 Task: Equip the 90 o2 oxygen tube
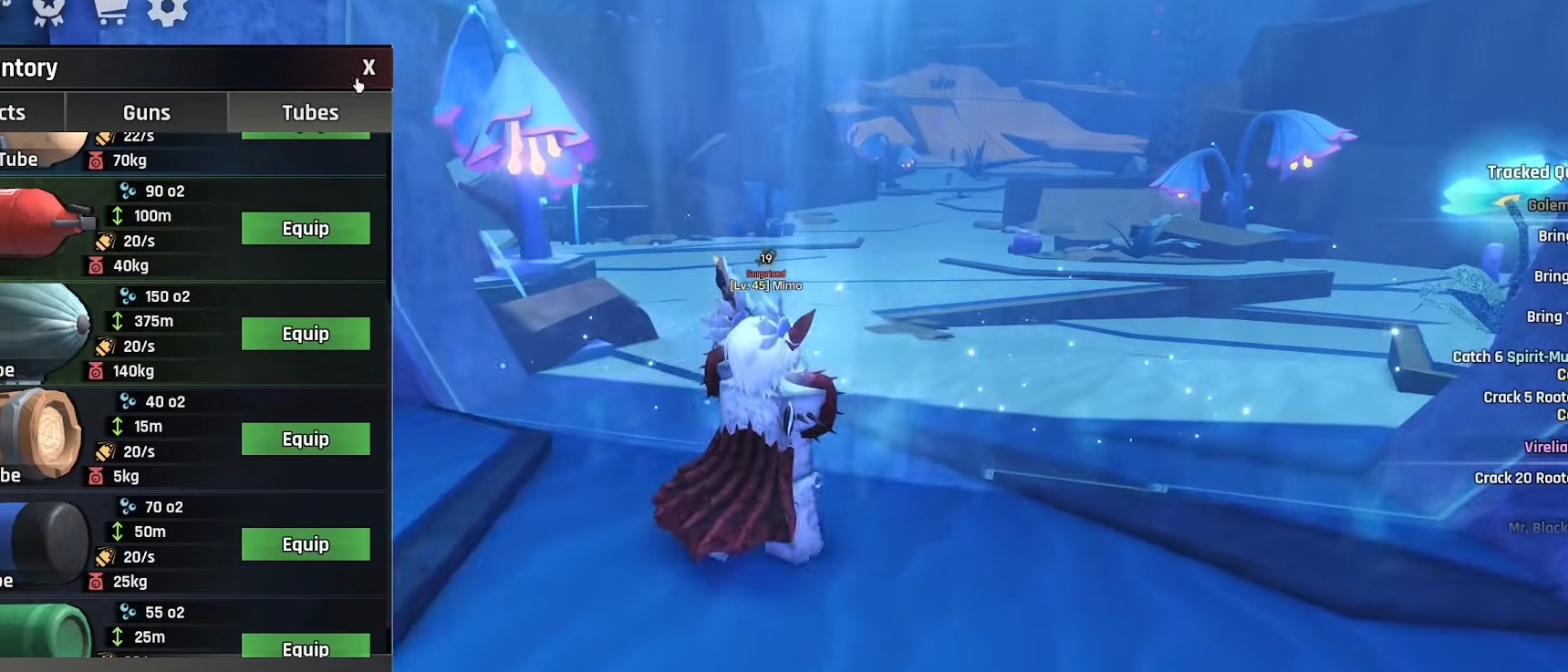(x=305, y=229)
